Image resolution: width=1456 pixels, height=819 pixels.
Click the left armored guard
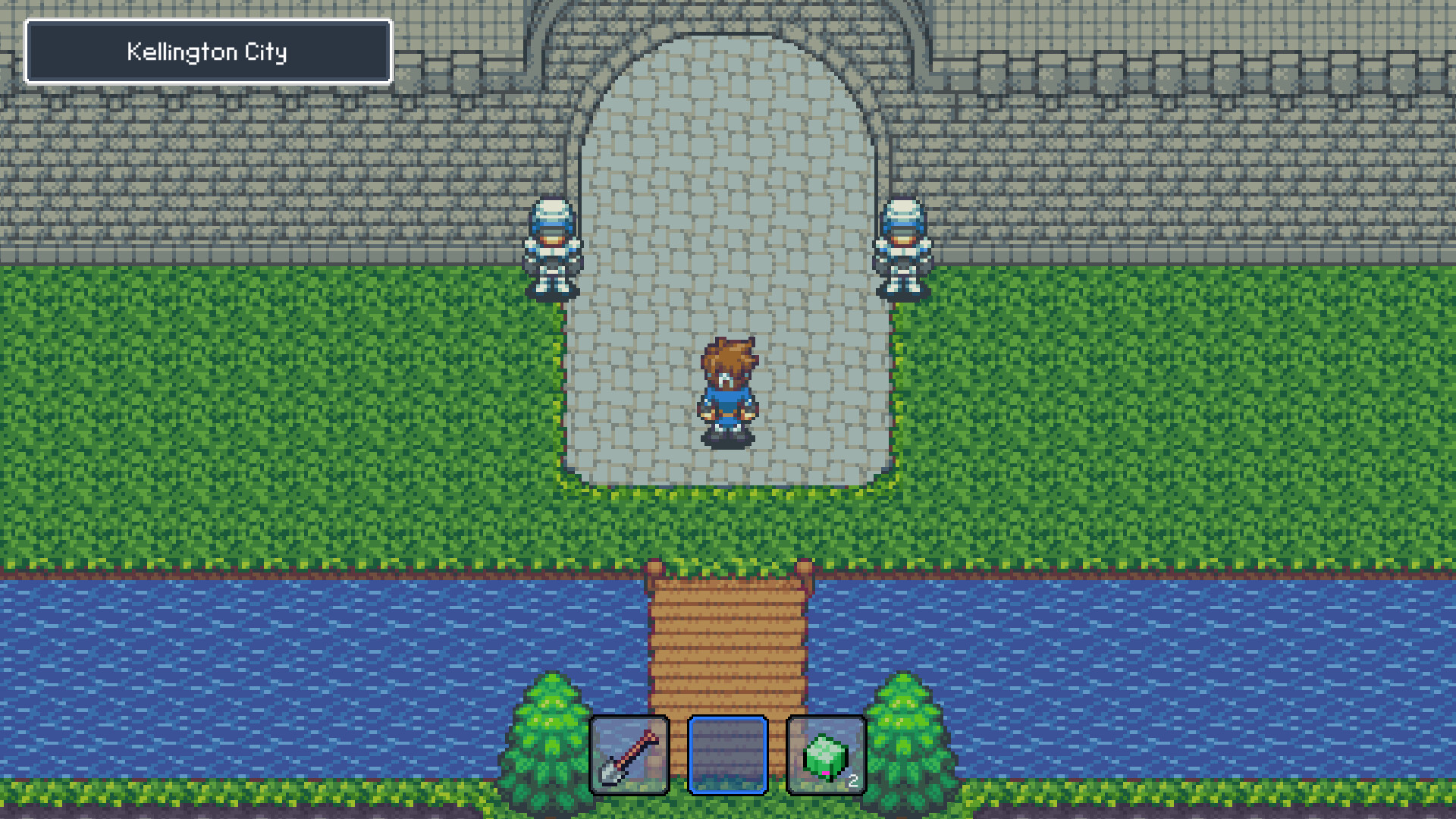pyautogui.click(x=550, y=250)
